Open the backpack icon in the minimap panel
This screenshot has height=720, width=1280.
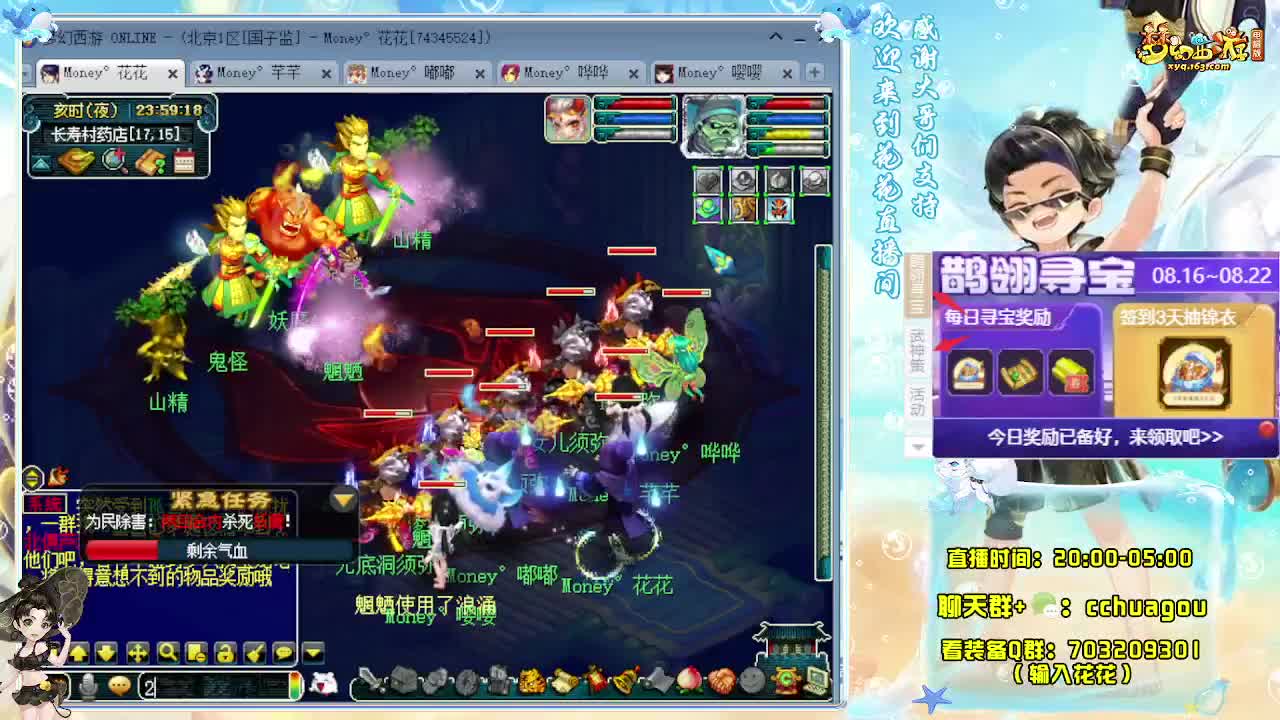tap(76, 159)
